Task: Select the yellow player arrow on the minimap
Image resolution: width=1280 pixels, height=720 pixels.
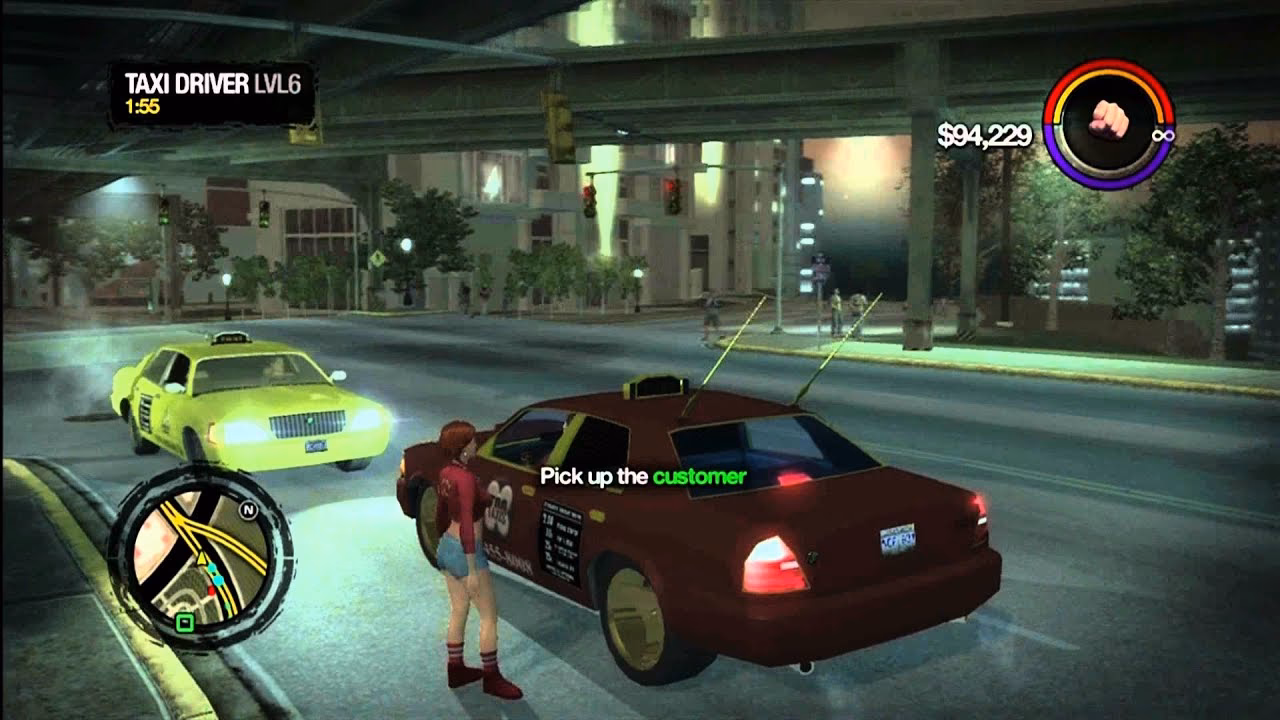Action: click(201, 557)
